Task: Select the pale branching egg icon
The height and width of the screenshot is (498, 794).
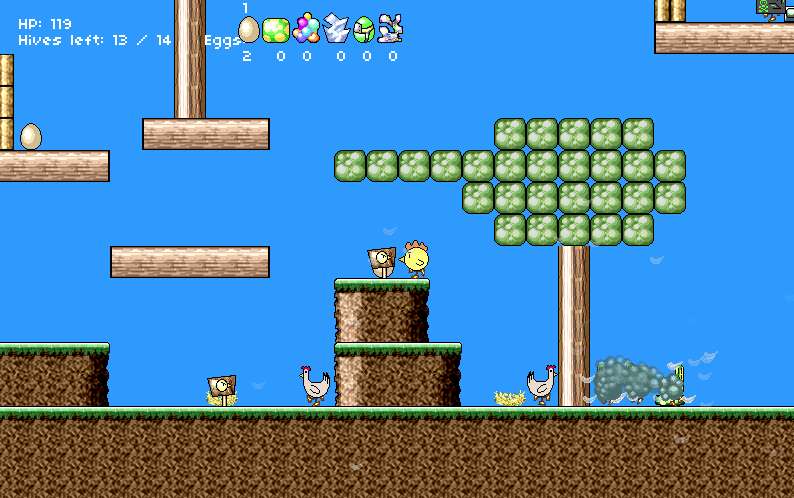Action: (391, 29)
